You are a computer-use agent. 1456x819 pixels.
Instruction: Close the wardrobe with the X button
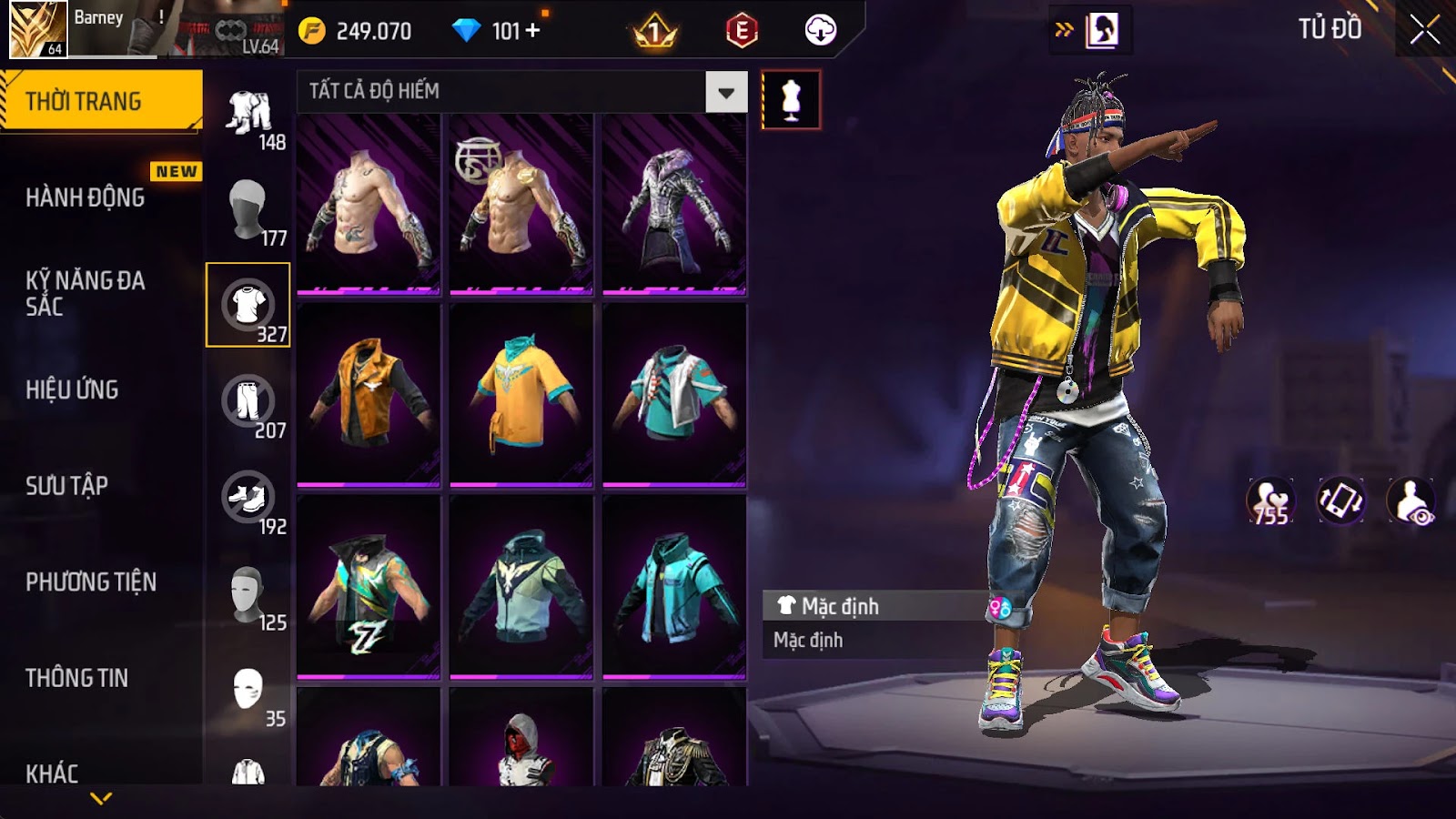pos(1424,30)
